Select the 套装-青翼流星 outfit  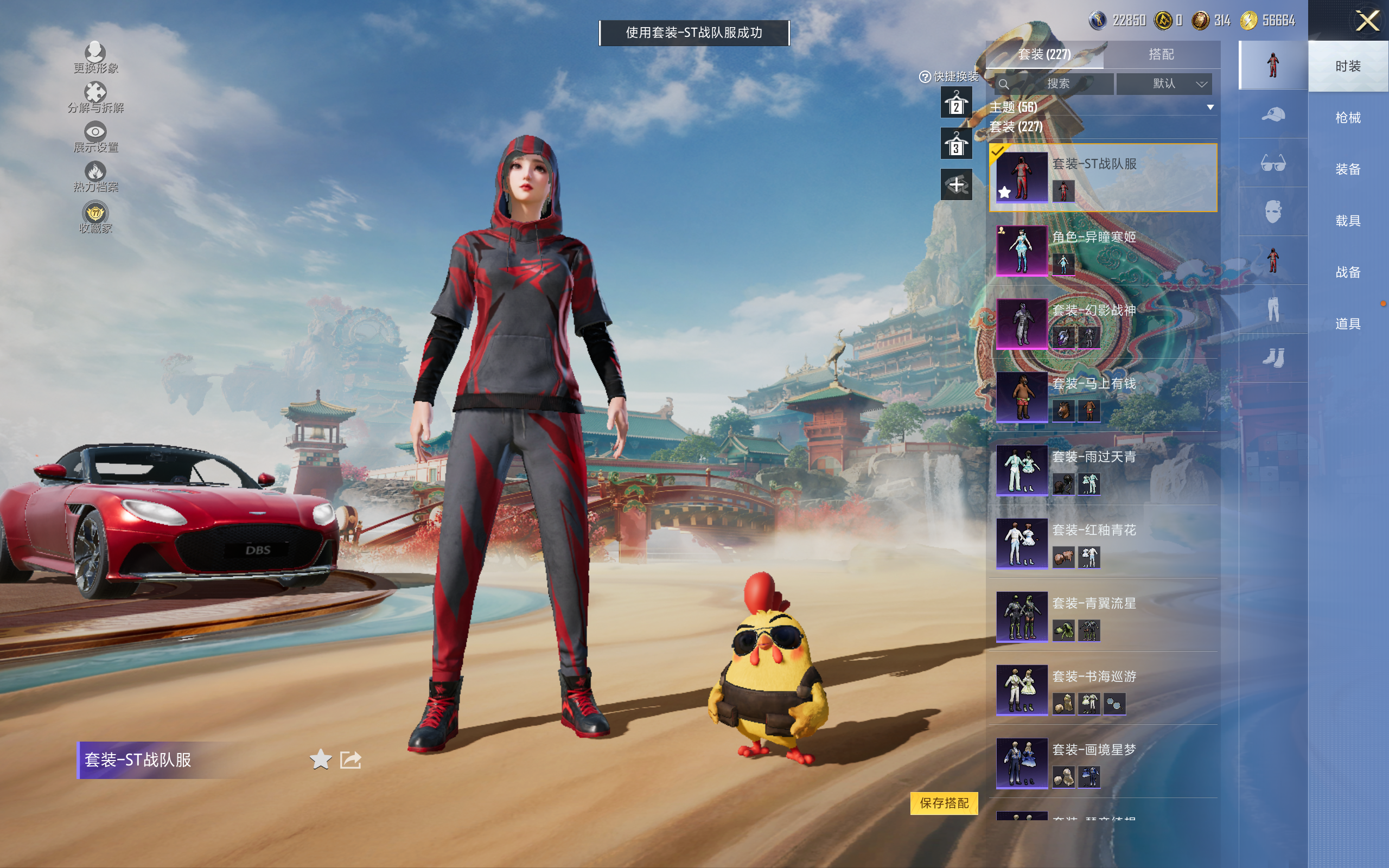coord(1102,617)
